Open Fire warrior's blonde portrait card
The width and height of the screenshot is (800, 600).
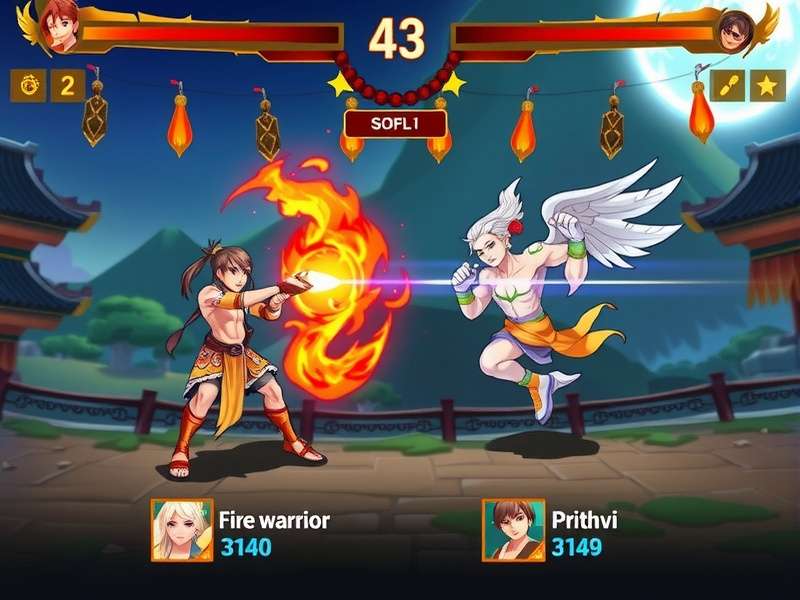point(182,530)
